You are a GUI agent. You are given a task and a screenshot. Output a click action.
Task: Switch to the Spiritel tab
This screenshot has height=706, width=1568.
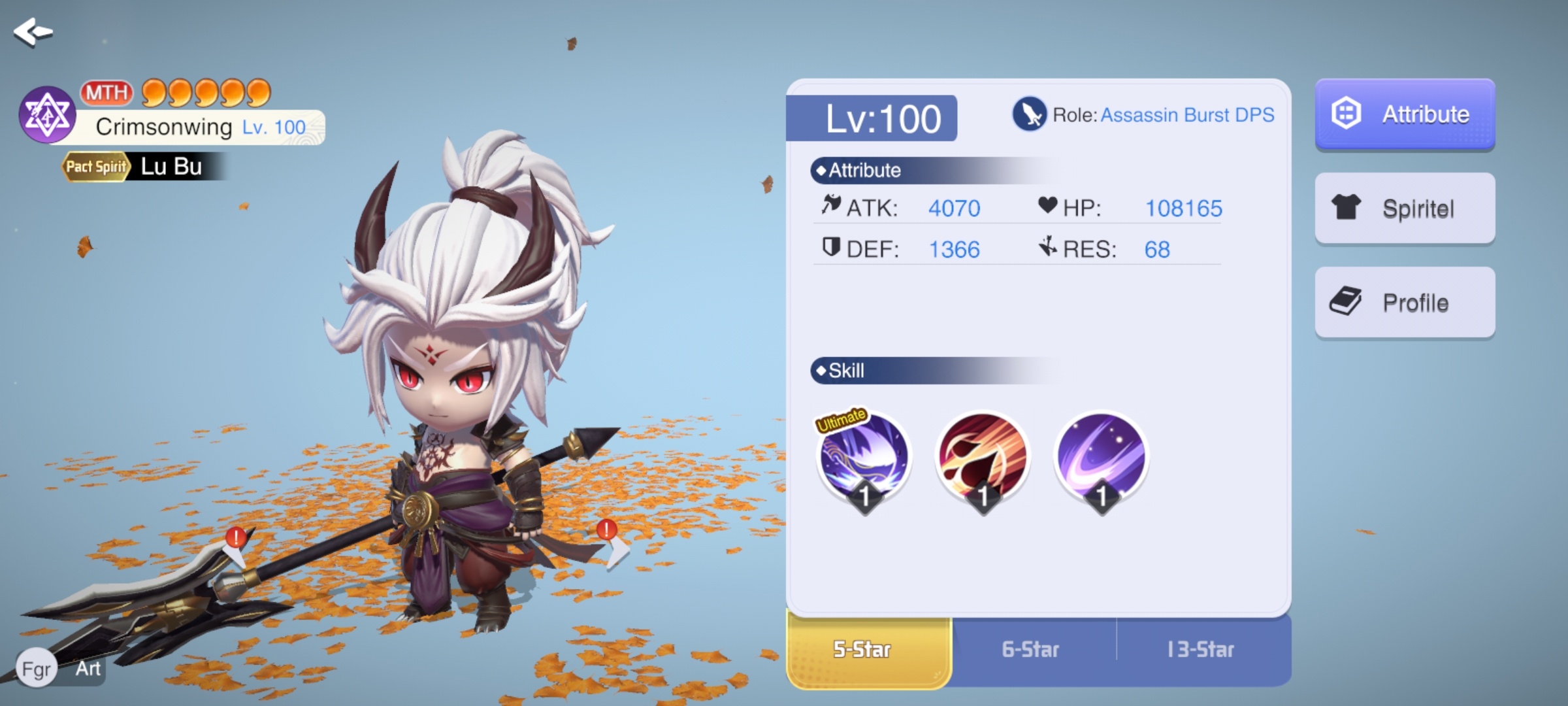[1405, 209]
